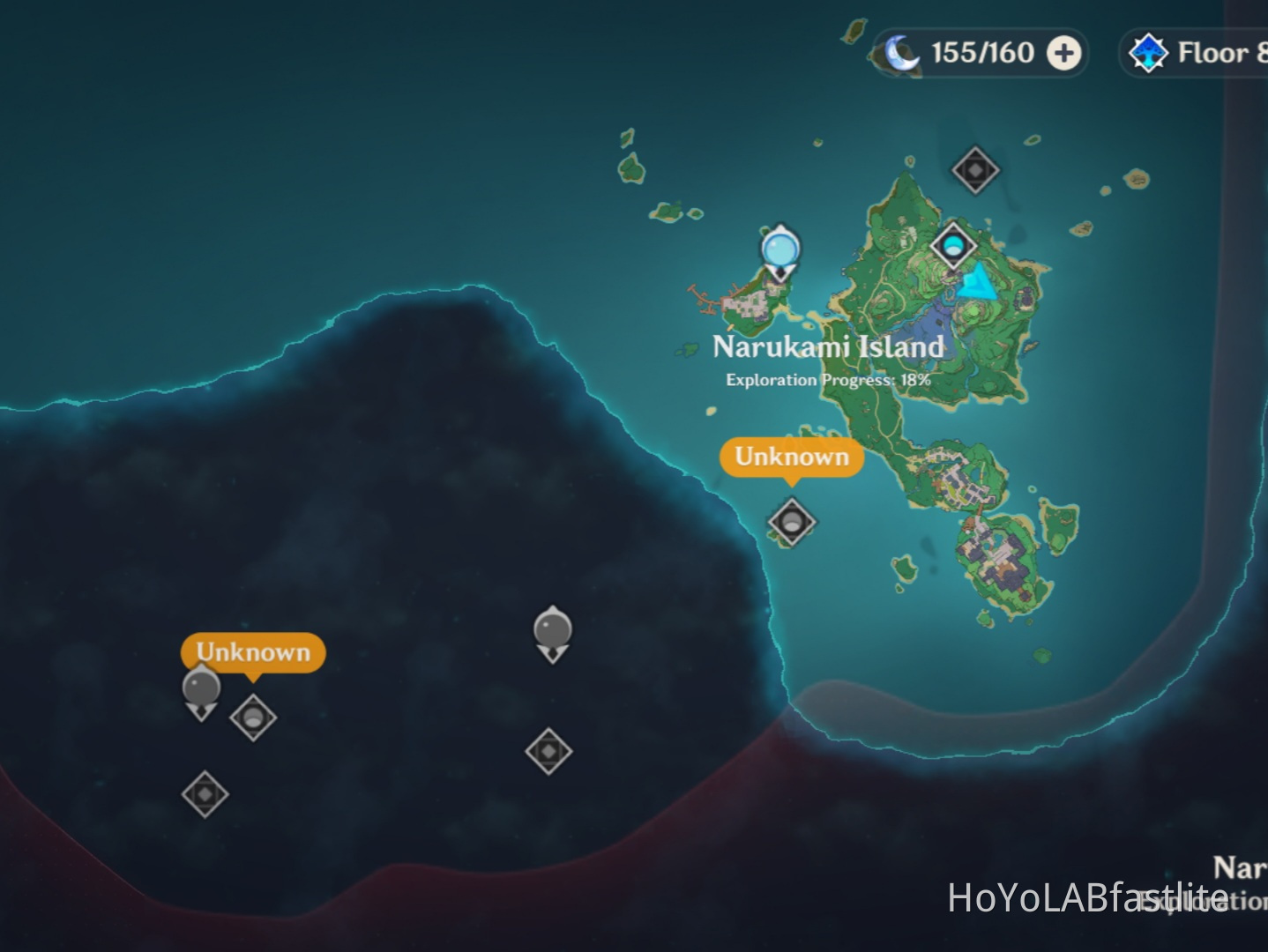Select the grey pin marker in the central dark sea
Viewport: 1268px width, 952px height.
pyautogui.click(x=552, y=630)
